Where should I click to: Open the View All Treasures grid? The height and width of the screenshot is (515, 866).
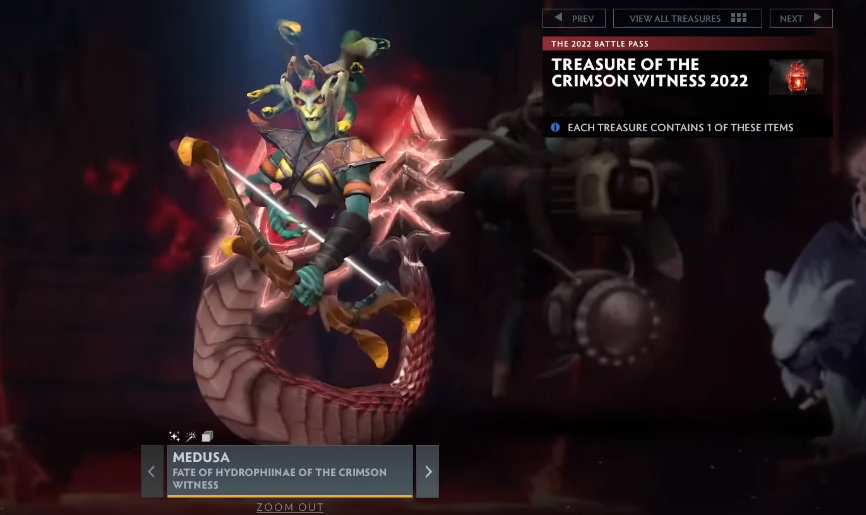pyautogui.click(x=687, y=18)
